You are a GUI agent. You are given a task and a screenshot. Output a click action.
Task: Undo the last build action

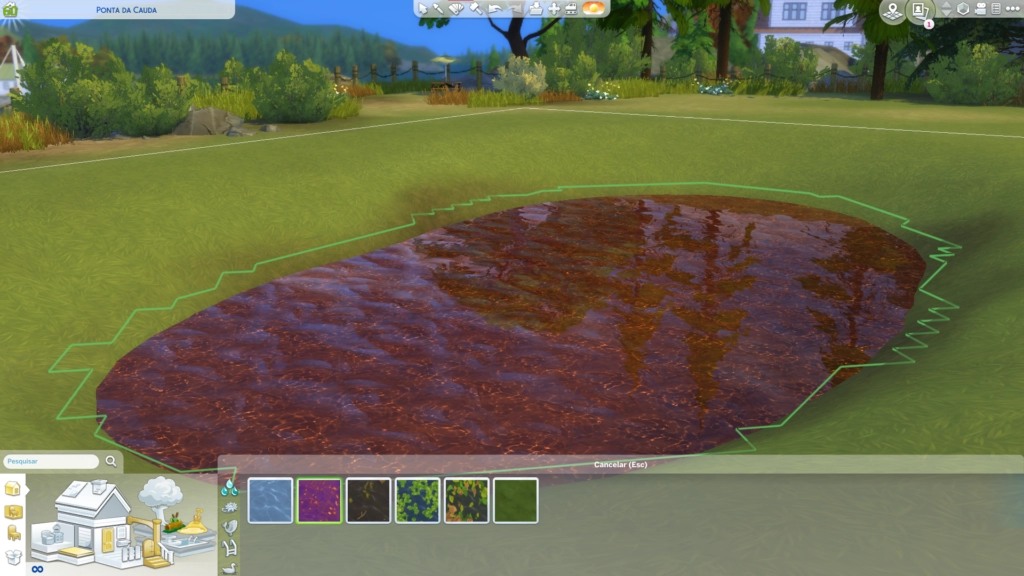(x=495, y=8)
